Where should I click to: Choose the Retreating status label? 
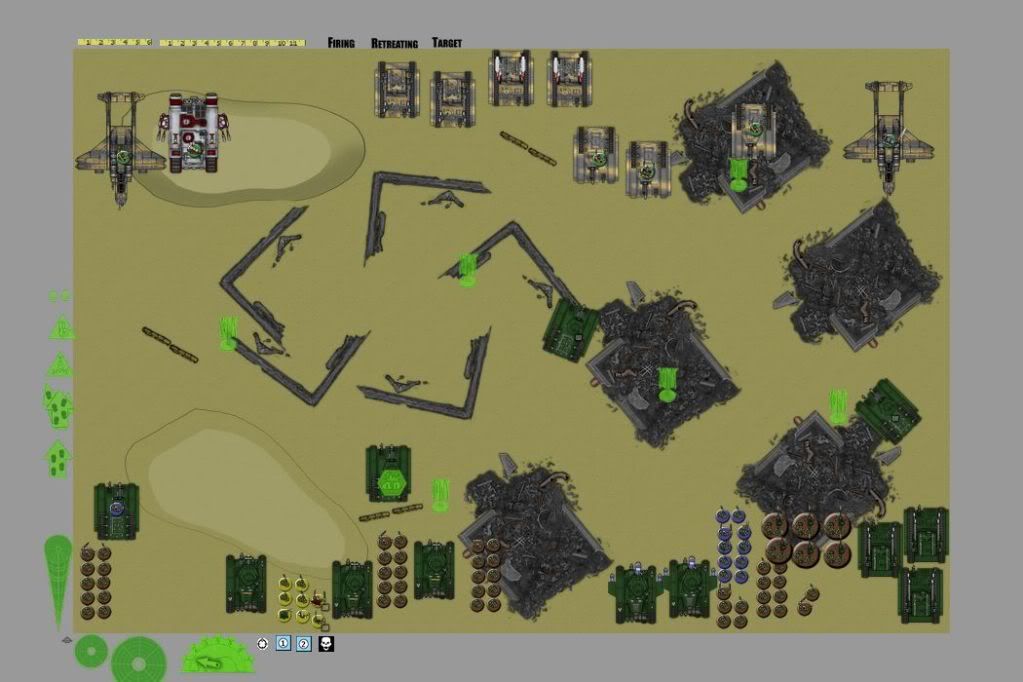coord(393,43)
